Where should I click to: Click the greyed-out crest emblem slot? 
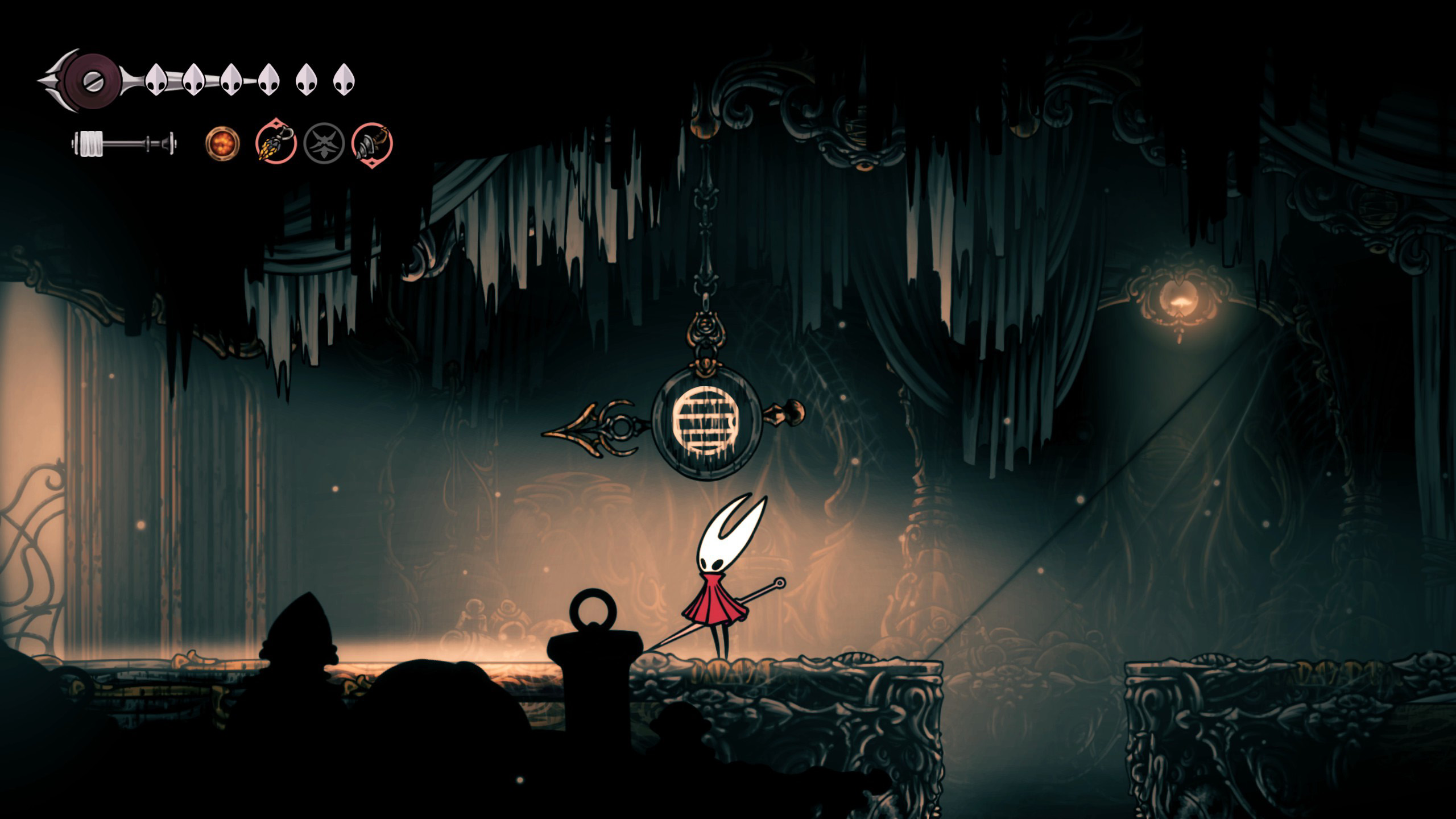324,143
